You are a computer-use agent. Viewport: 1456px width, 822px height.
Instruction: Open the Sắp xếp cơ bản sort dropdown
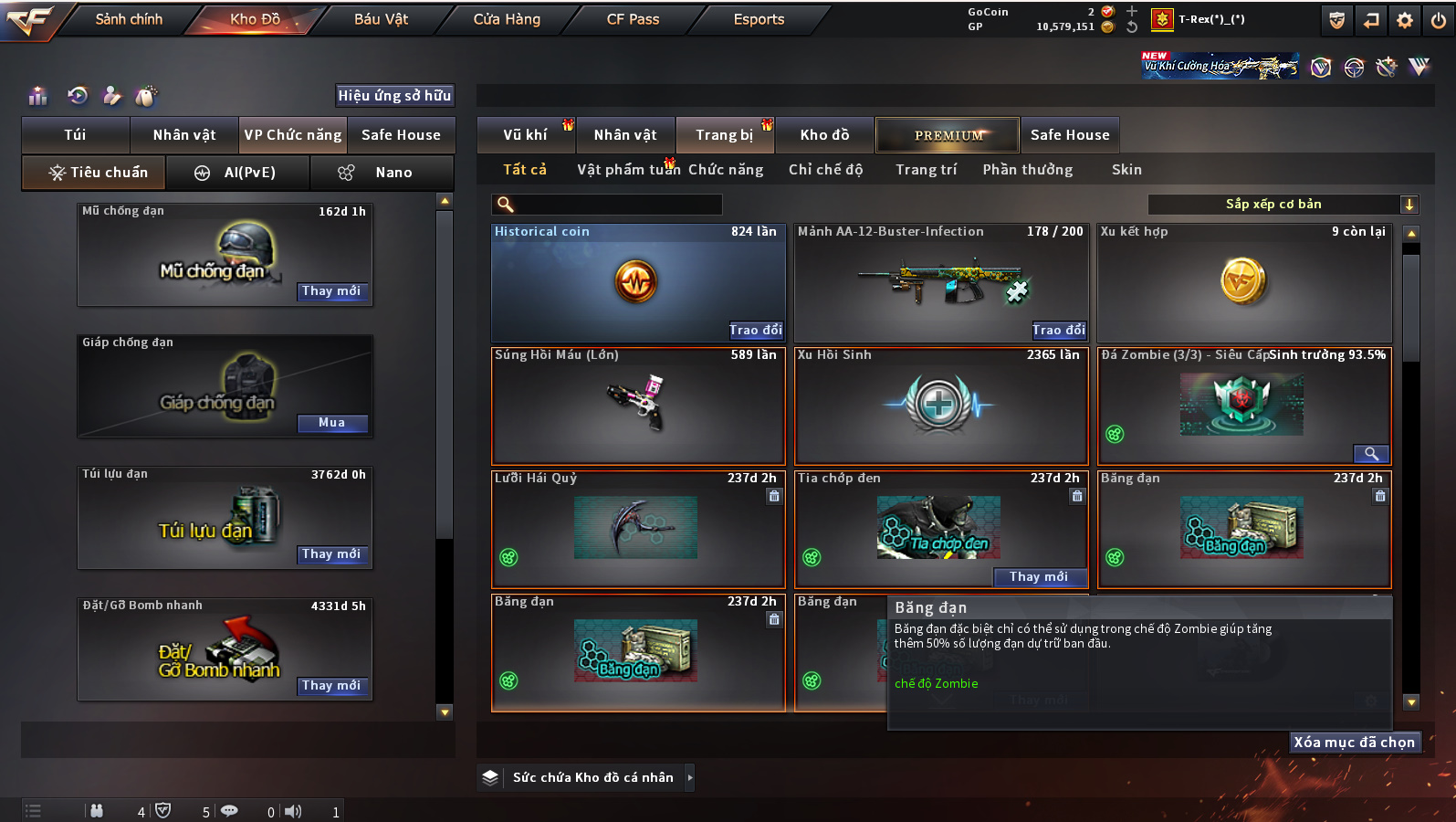tap(1282, 205)
